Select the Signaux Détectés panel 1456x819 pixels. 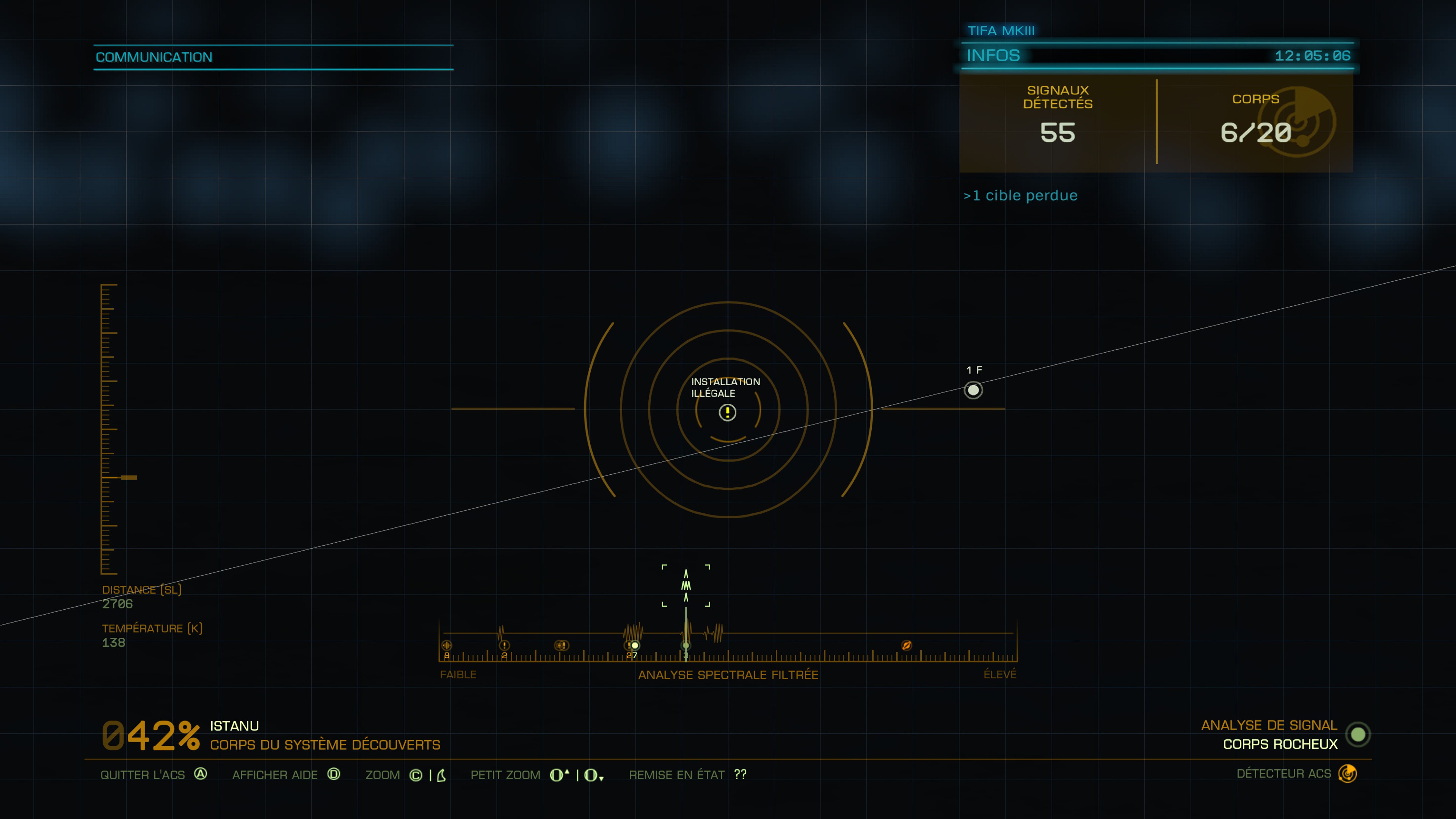[1057, 123]
